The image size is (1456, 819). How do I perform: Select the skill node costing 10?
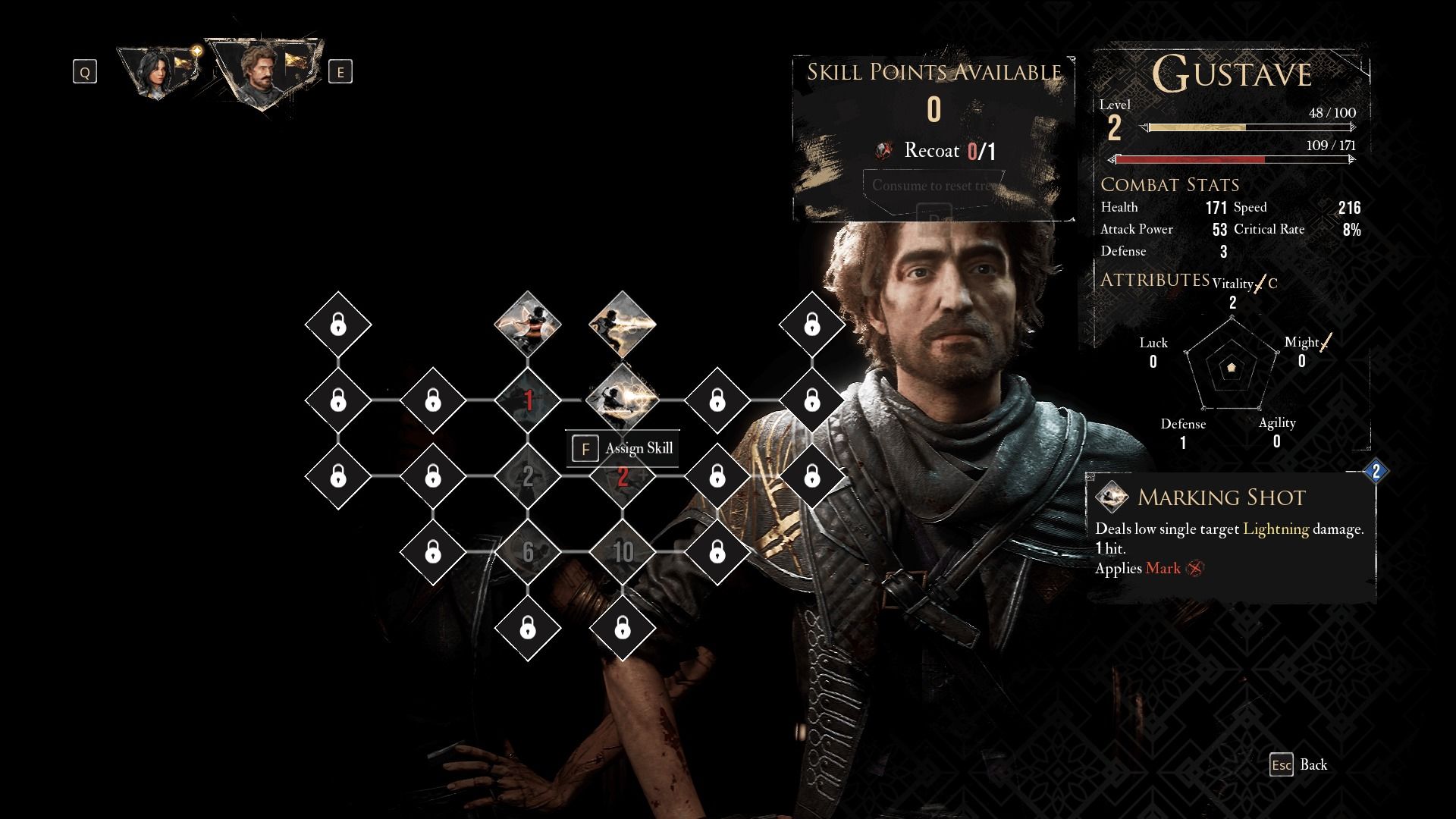click(x=623, y=552)
